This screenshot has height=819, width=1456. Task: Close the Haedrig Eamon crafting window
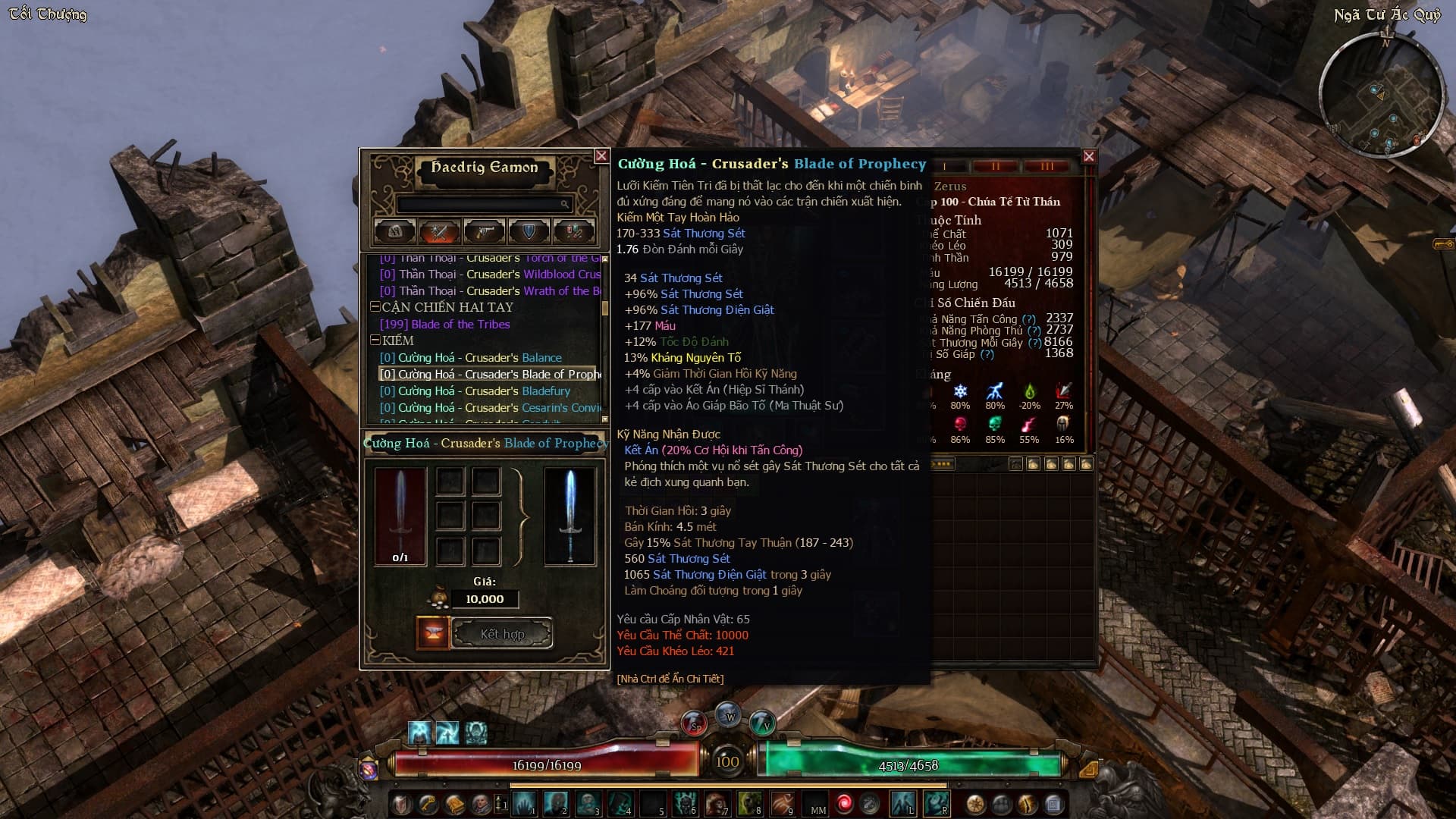coord(601,156)
